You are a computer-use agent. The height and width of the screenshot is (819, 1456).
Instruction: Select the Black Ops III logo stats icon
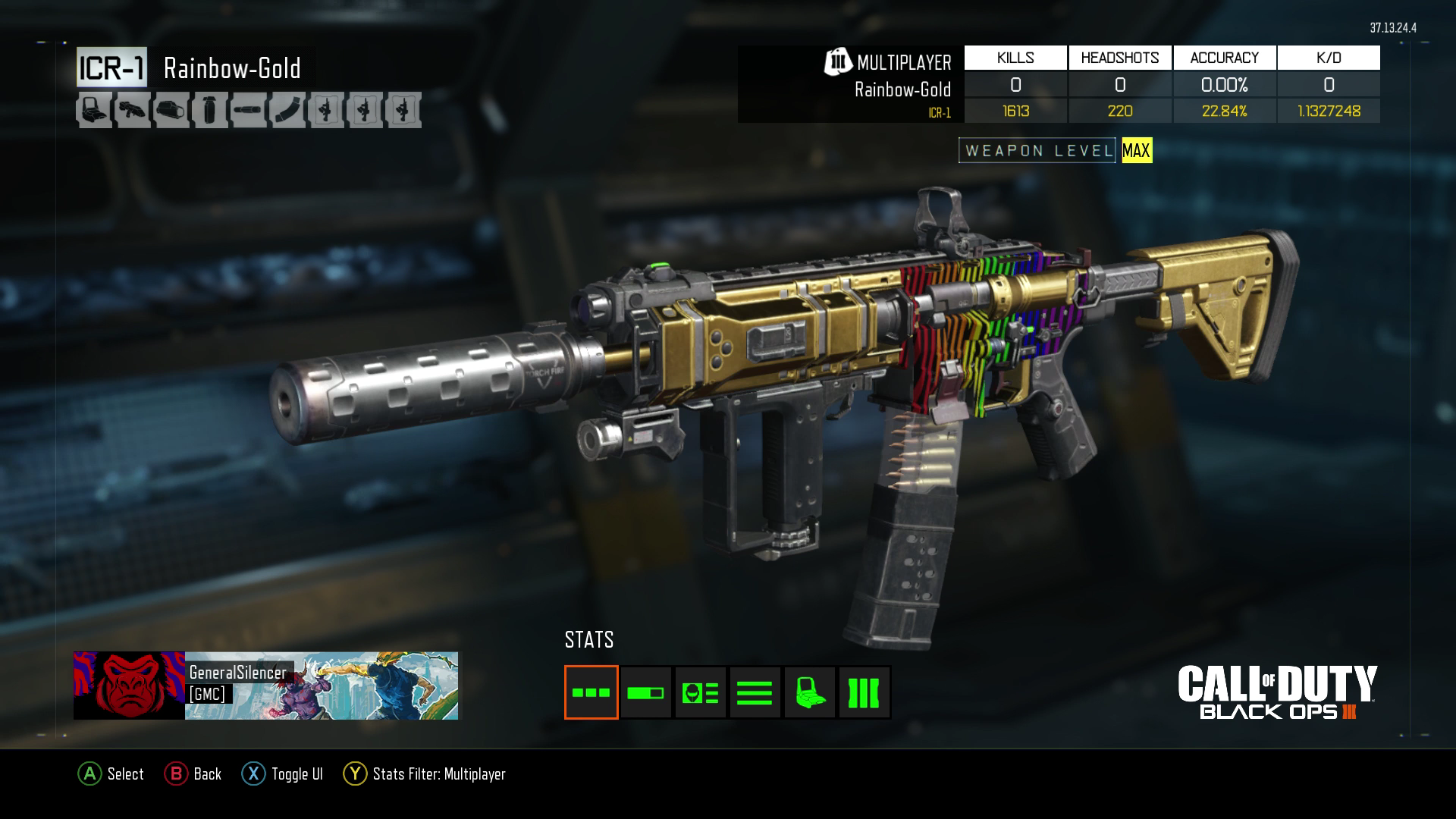[x=864, y=692]
